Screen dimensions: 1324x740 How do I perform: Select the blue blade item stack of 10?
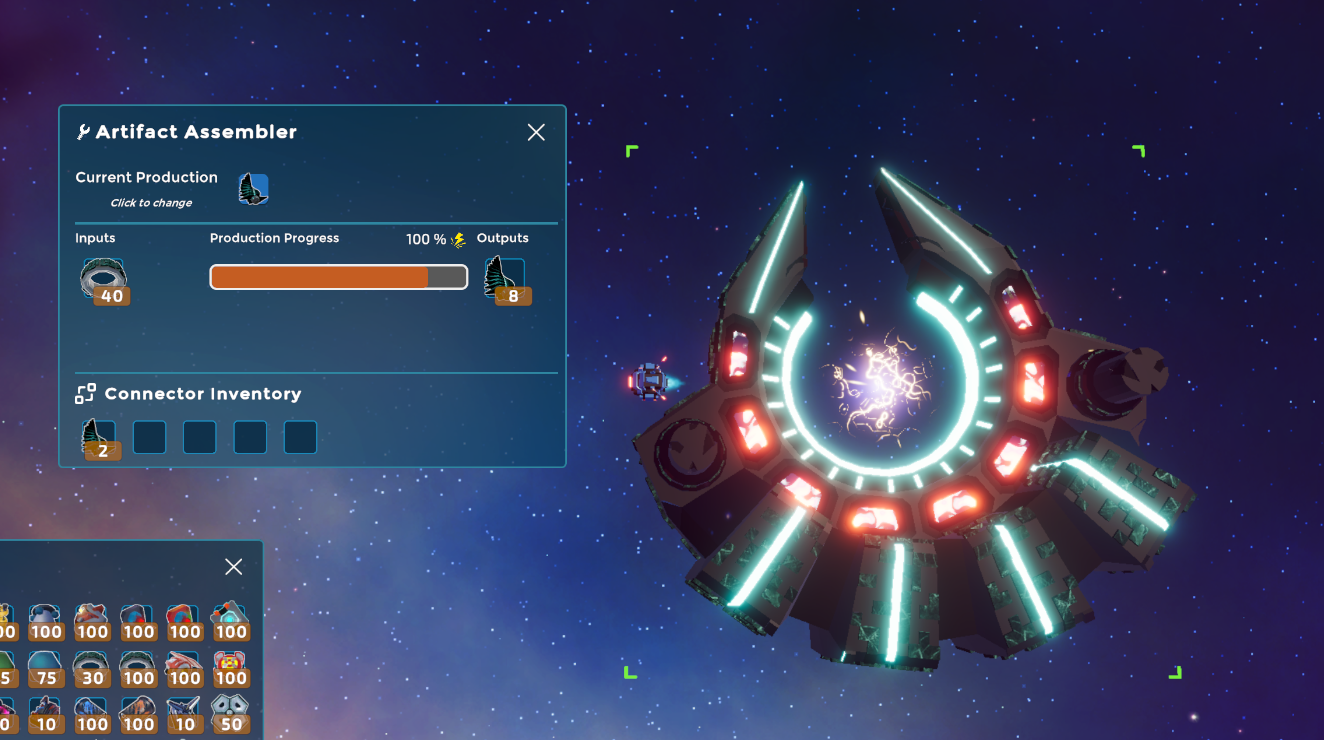tap(183, 712)
